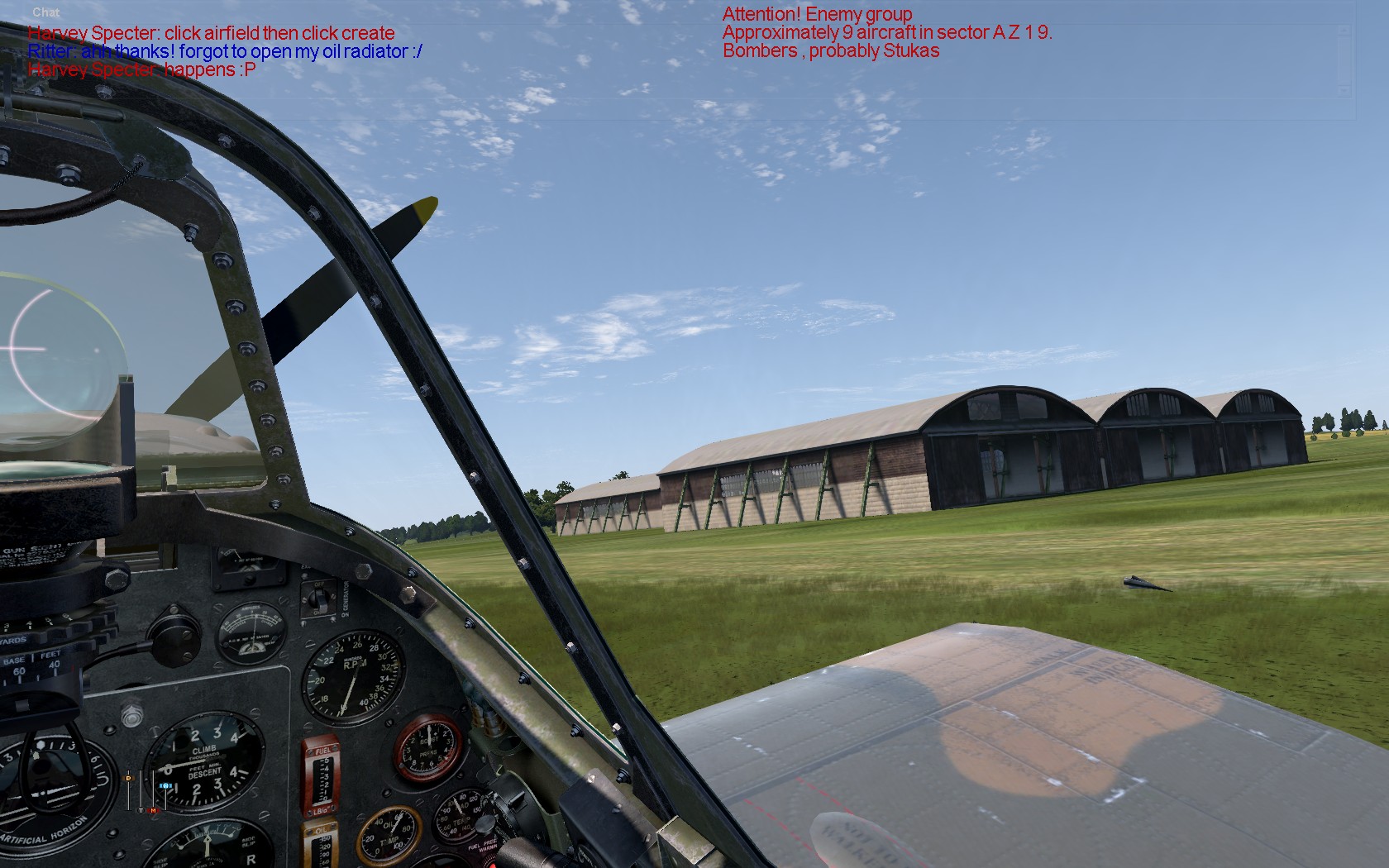Select Ritter's oil radiator chat message

225,51
